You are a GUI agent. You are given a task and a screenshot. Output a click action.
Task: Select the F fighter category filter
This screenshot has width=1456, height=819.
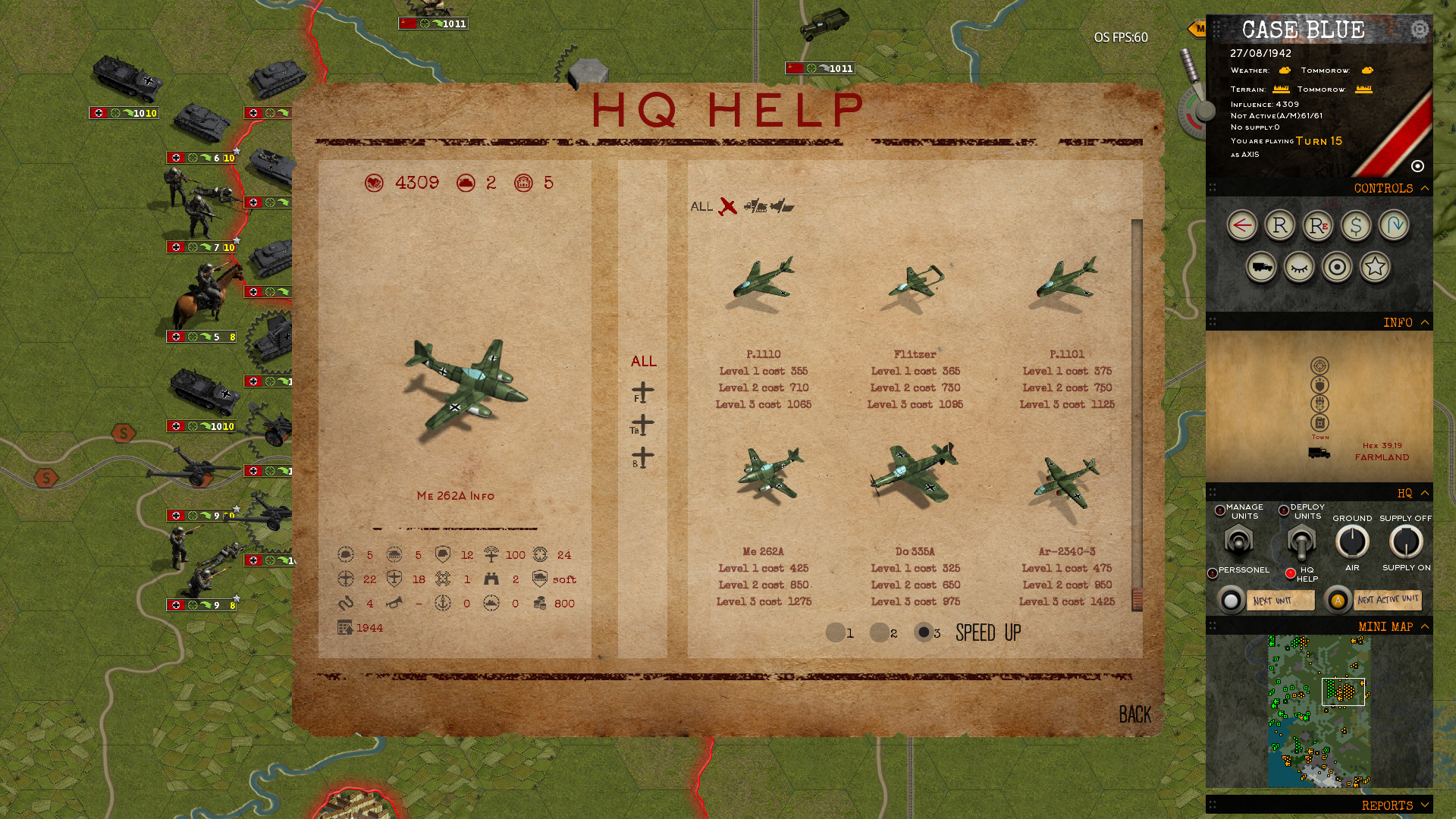642,393
